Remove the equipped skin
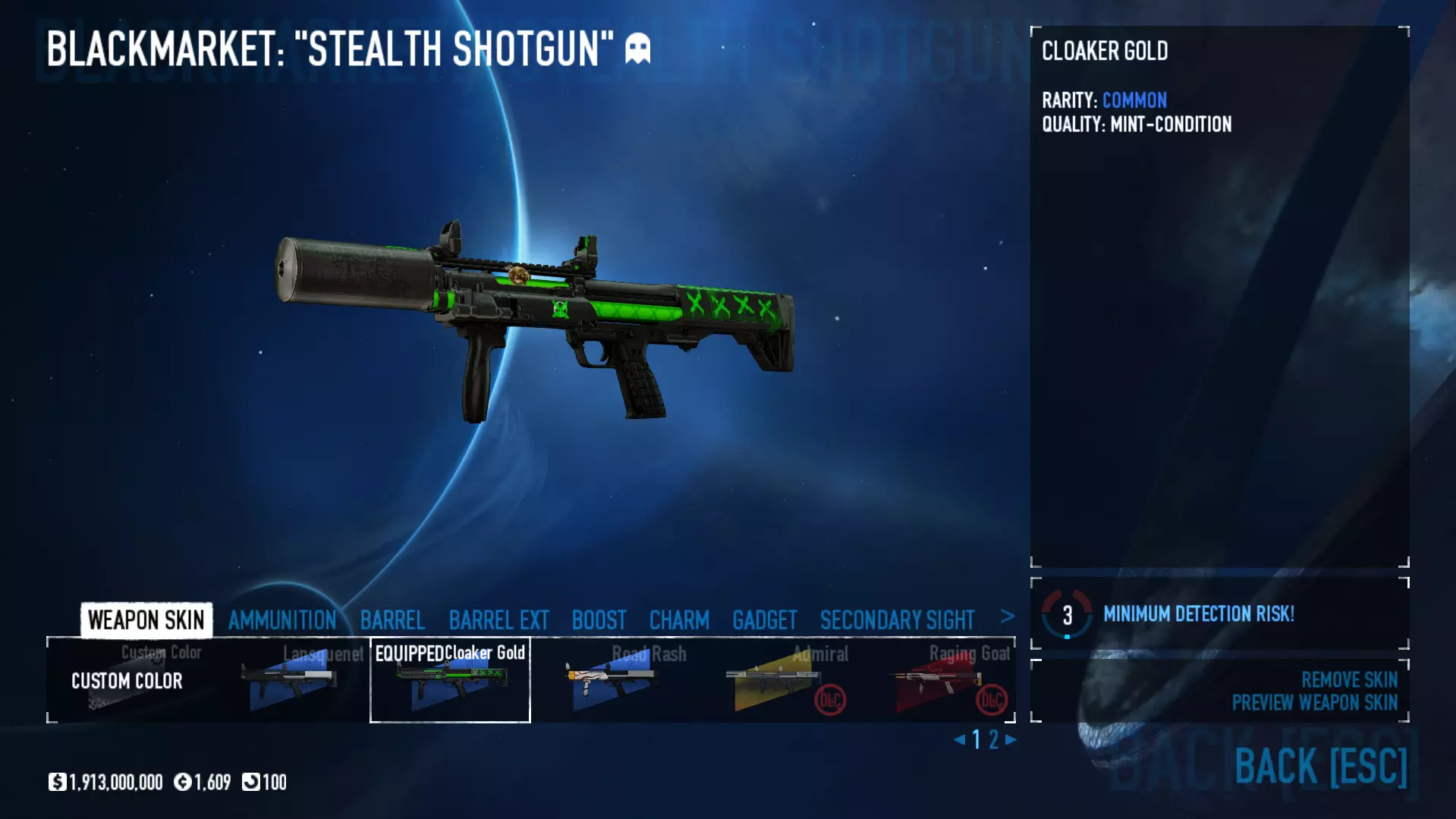1456x819 pixels. 1349,679
